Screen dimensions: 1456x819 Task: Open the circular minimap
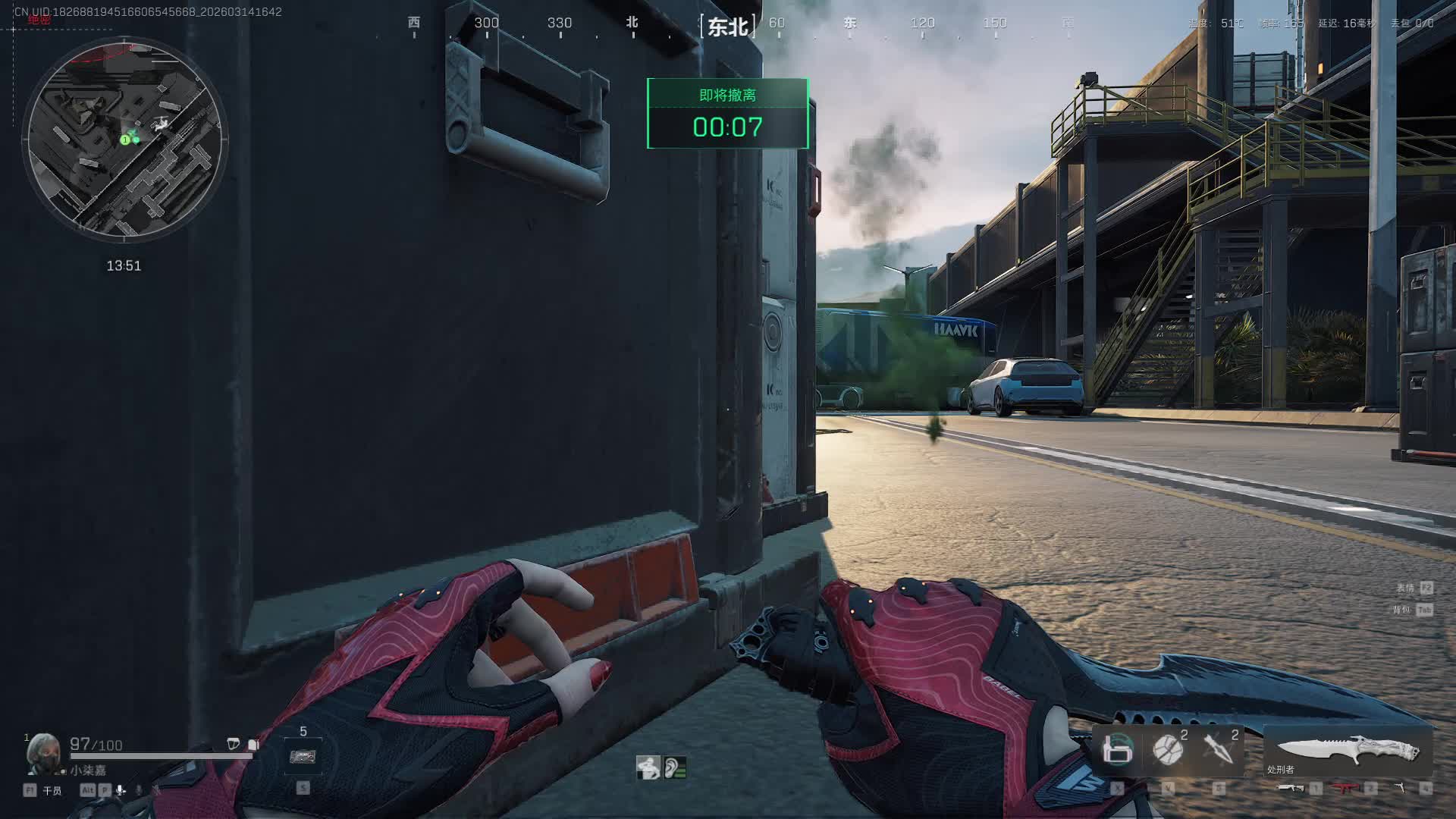[125, 140]
